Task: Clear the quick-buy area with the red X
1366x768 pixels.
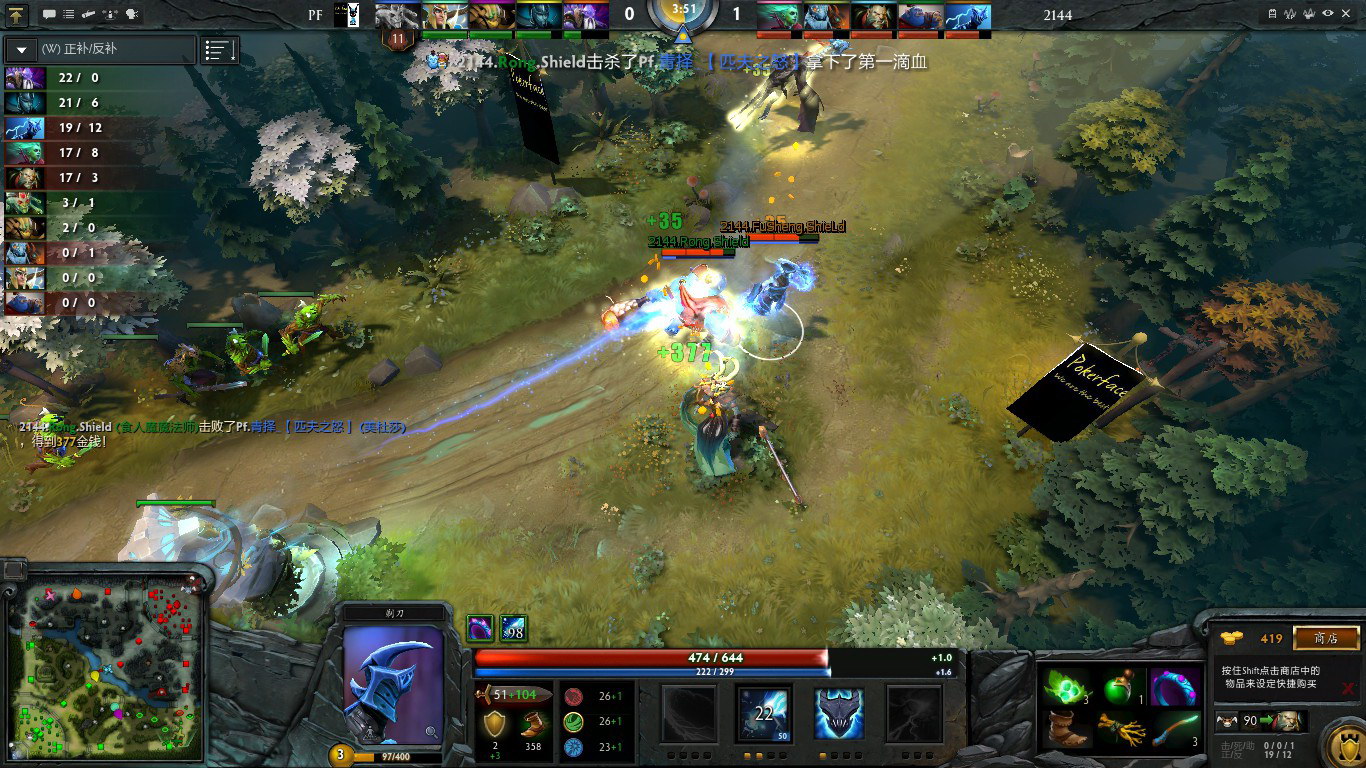Action: pos(1348,688)
